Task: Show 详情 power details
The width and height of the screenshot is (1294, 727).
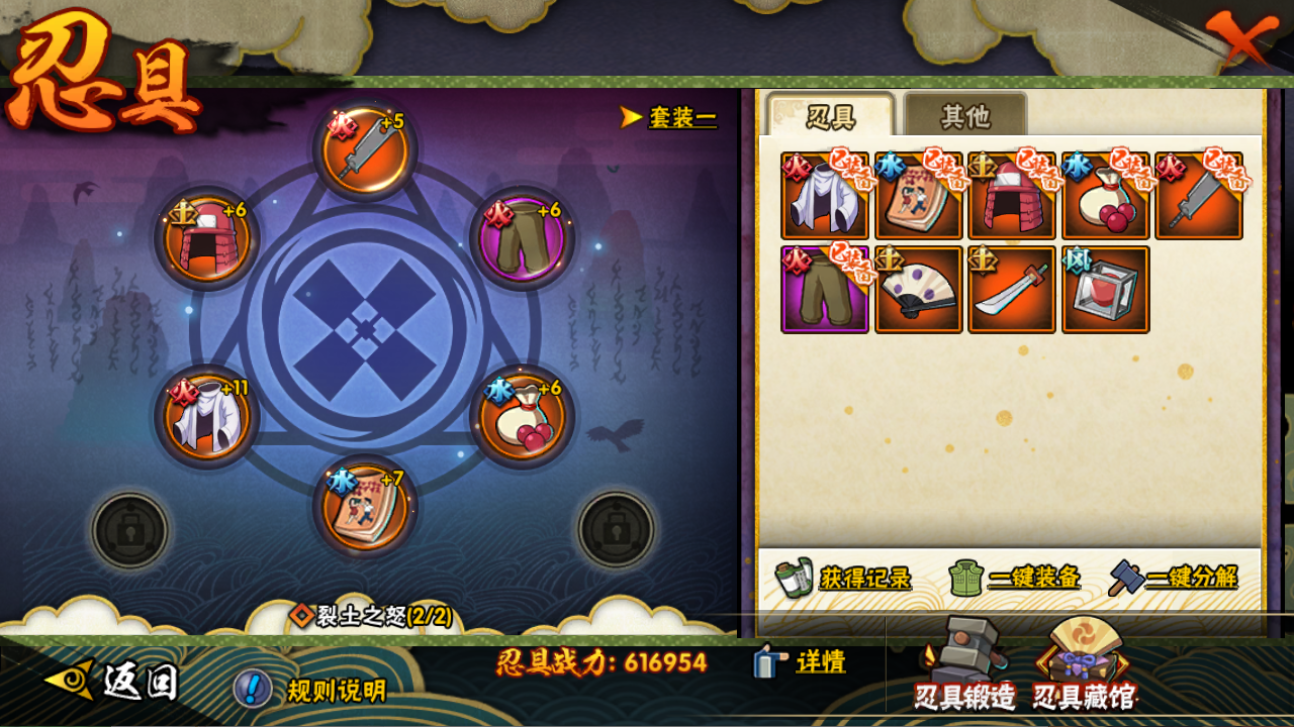Action: point(800,662)
